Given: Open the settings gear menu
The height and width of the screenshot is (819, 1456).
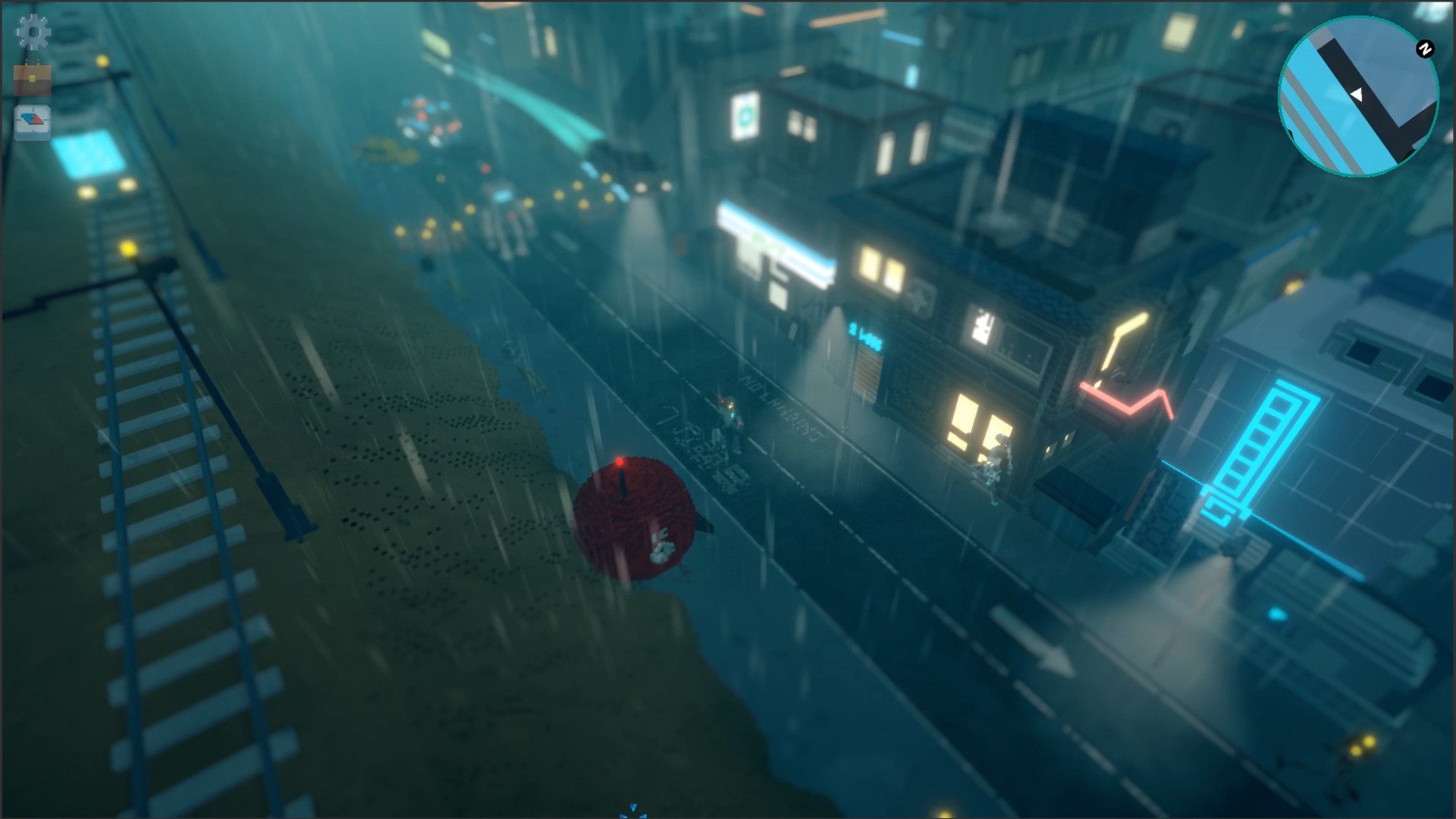Looking at the screenshot, I should (x=33, y=33).
